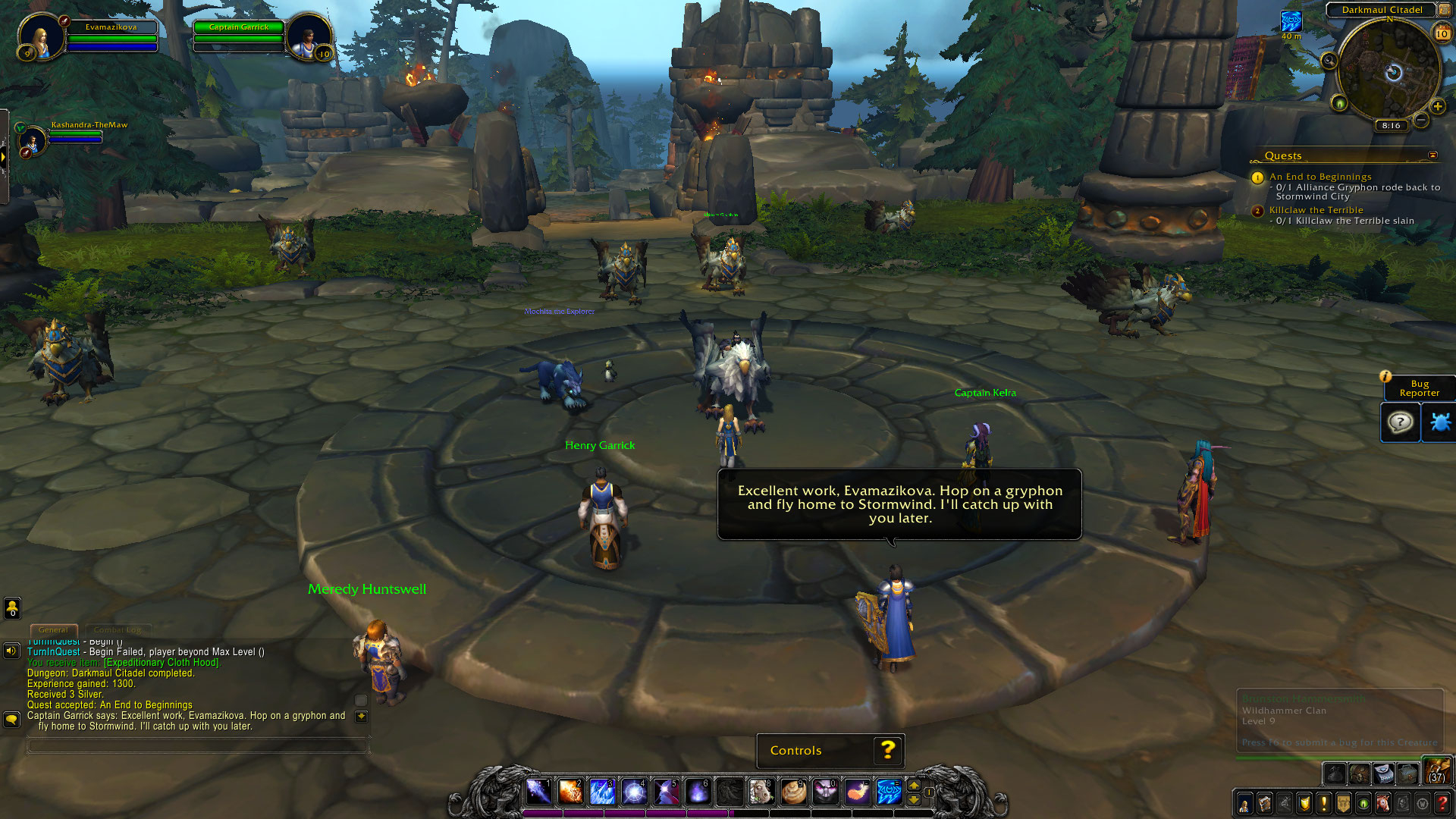
Task: Open the calendar showing day 10
Action: coord(1442,33)
